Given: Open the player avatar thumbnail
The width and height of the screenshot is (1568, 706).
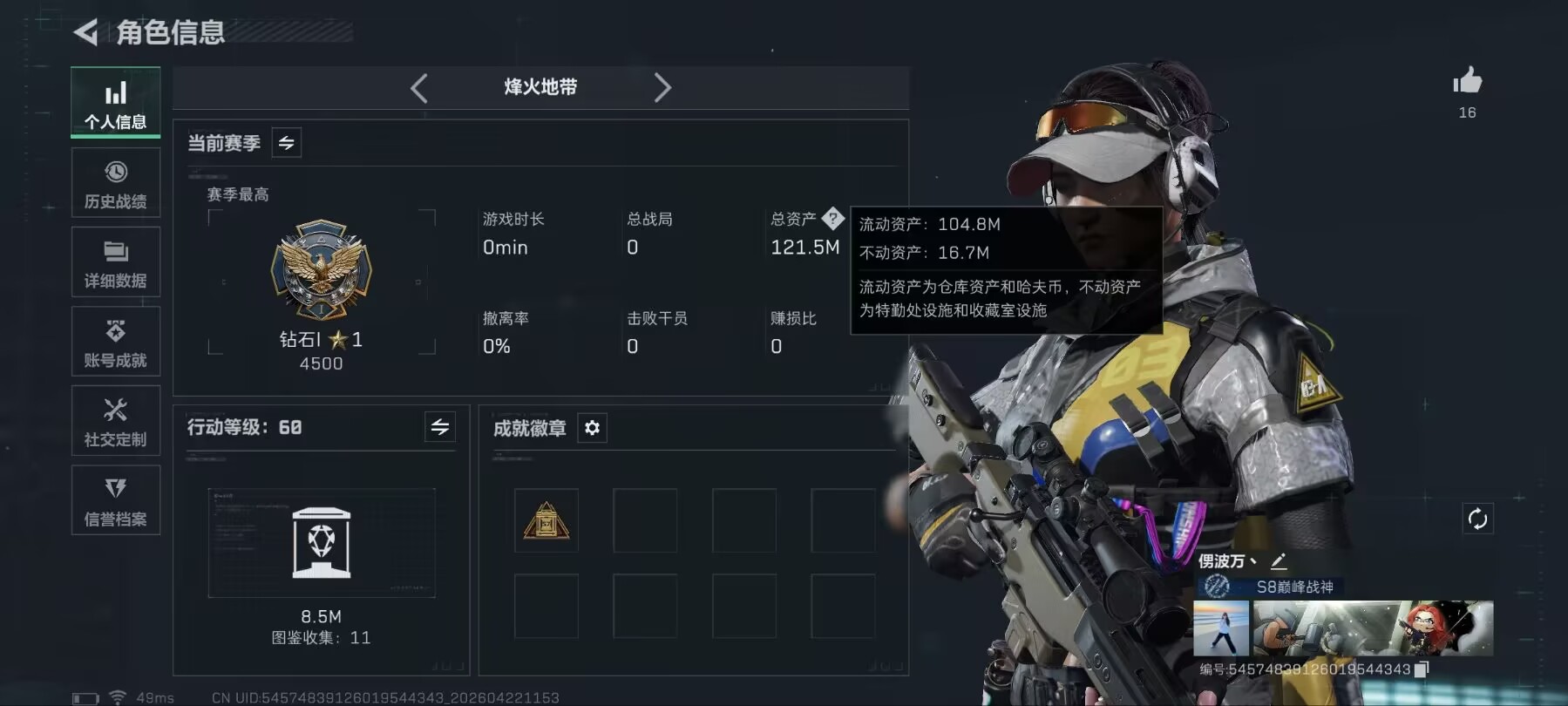Looking at the screenshot, I should [x=1220, y=628].
